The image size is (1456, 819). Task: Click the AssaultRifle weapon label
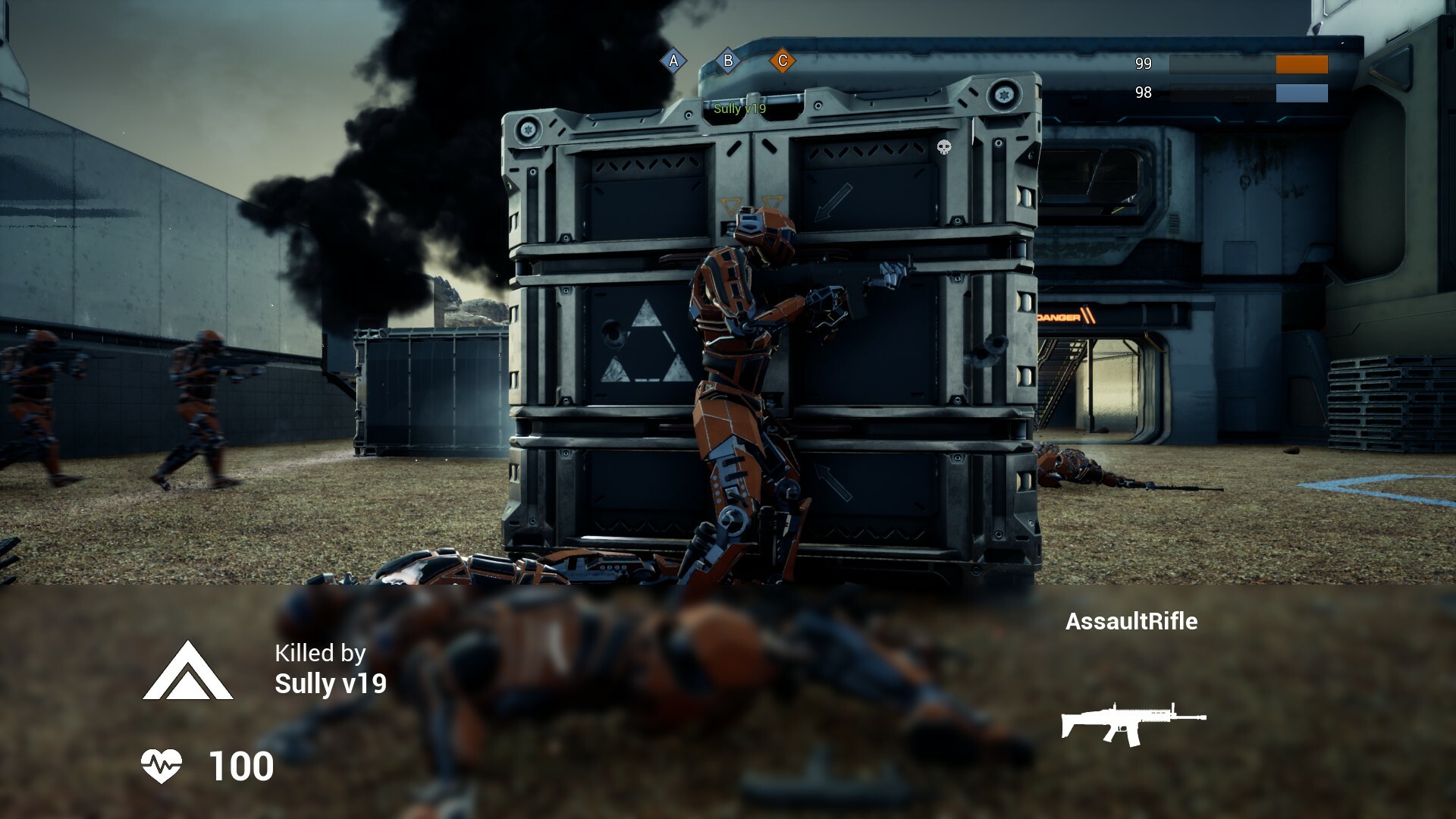[x=1132, y=622]
